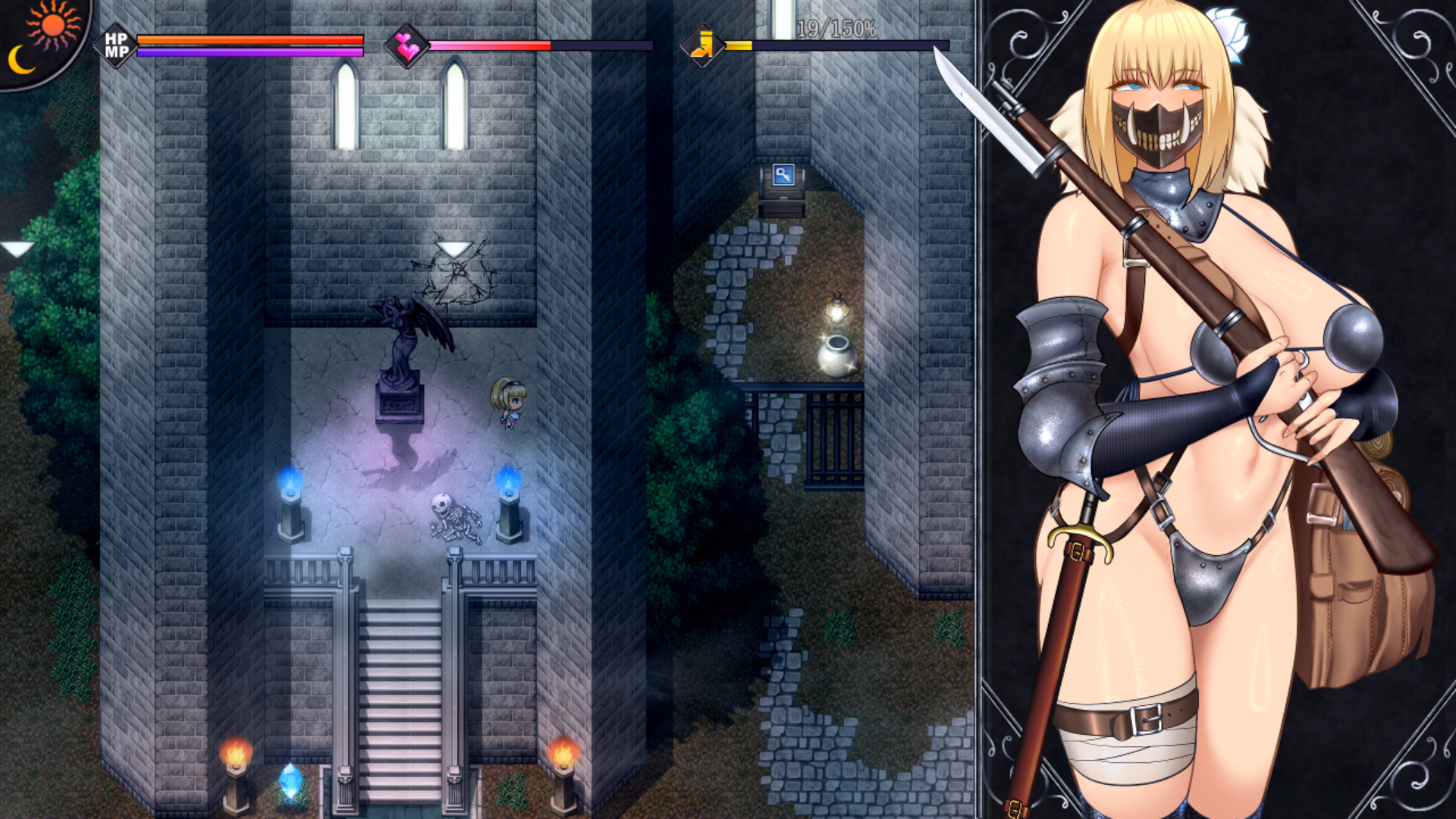The width and height of the screenshot is (1456, 819).
Task: Select the pink hearts gauge icon
Action: [x=406, y=46]
